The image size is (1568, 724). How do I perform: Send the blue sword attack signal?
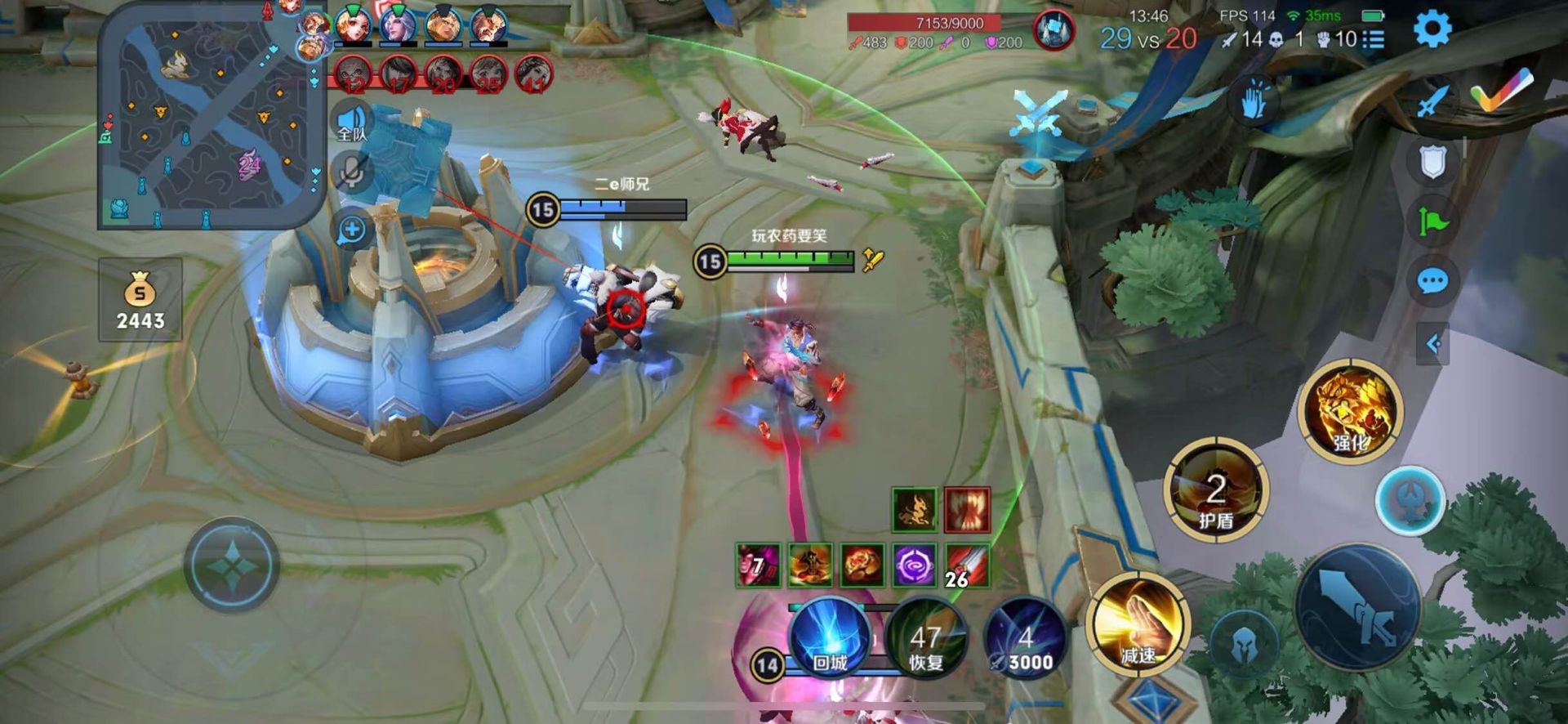click(x=1432, y=102)
